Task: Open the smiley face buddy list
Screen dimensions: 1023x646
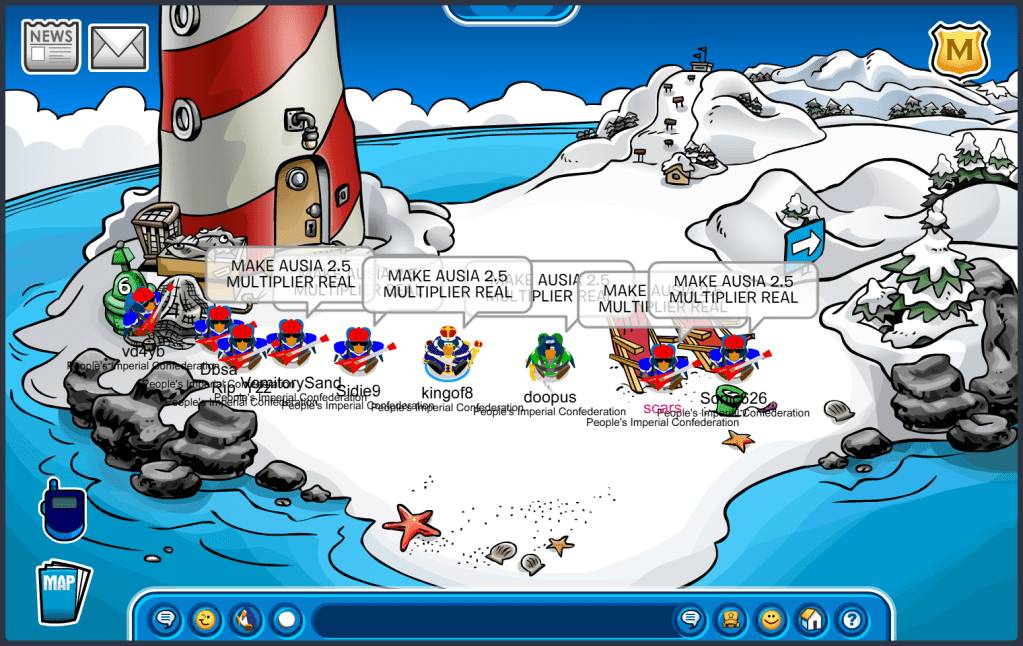Action: pyautogui.click(x=770, y=620)
